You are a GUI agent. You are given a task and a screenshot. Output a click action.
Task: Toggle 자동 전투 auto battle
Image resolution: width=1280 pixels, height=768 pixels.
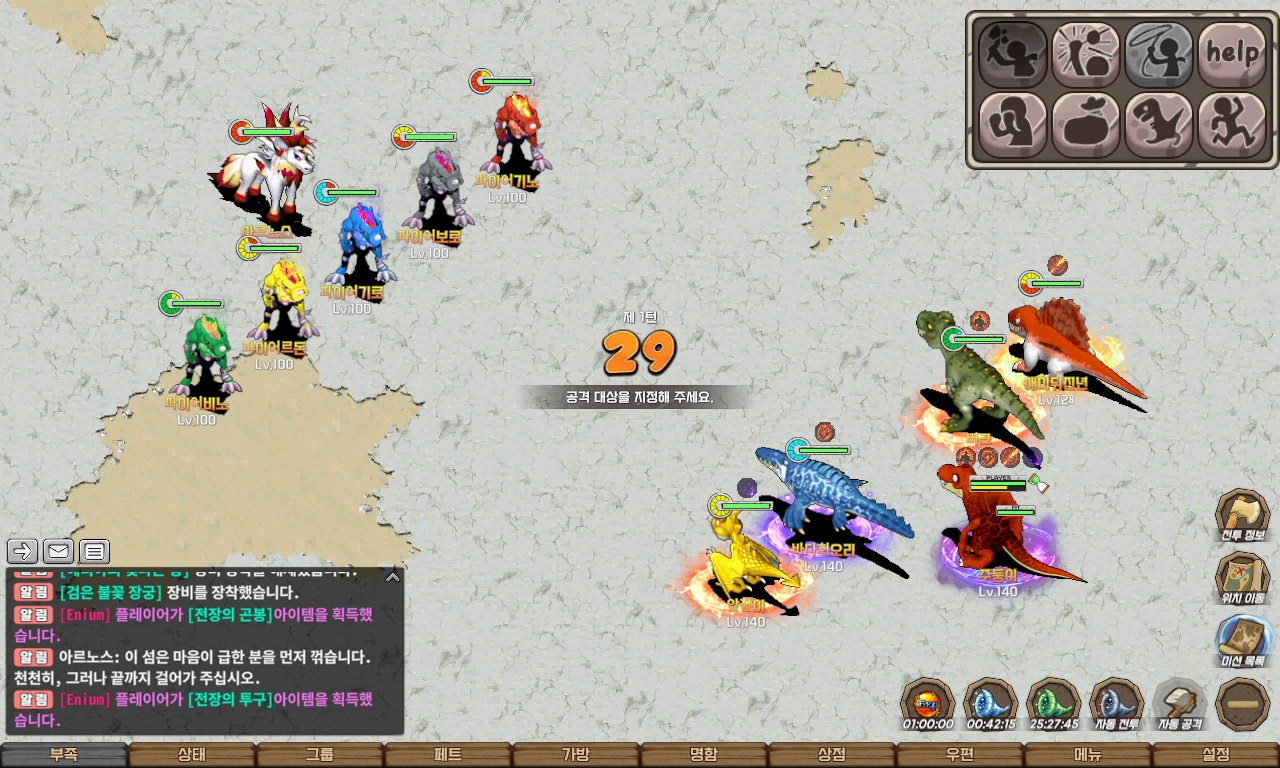(1116, 704)
